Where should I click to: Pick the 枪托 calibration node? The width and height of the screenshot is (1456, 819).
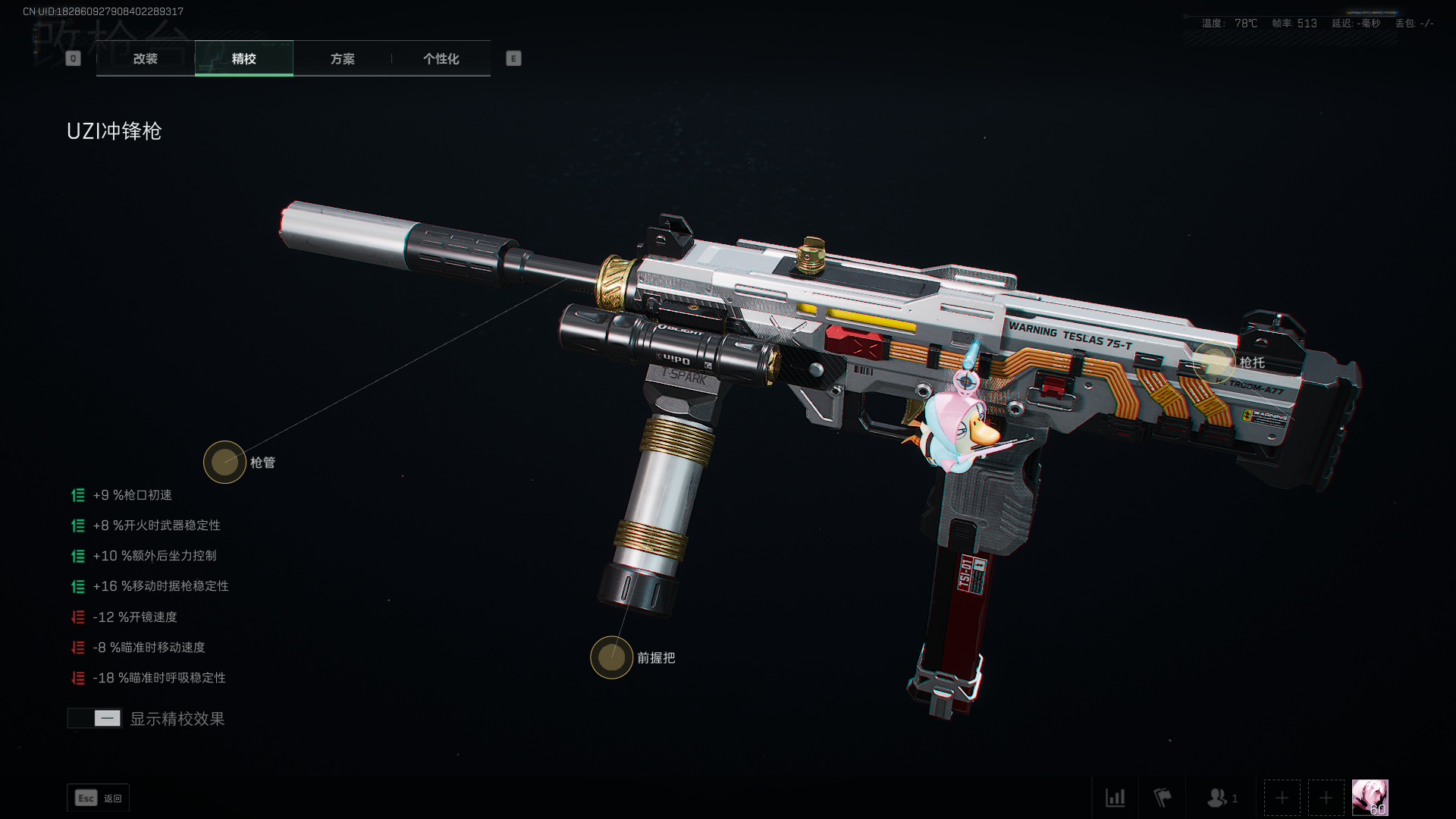tap(1214, 362)
